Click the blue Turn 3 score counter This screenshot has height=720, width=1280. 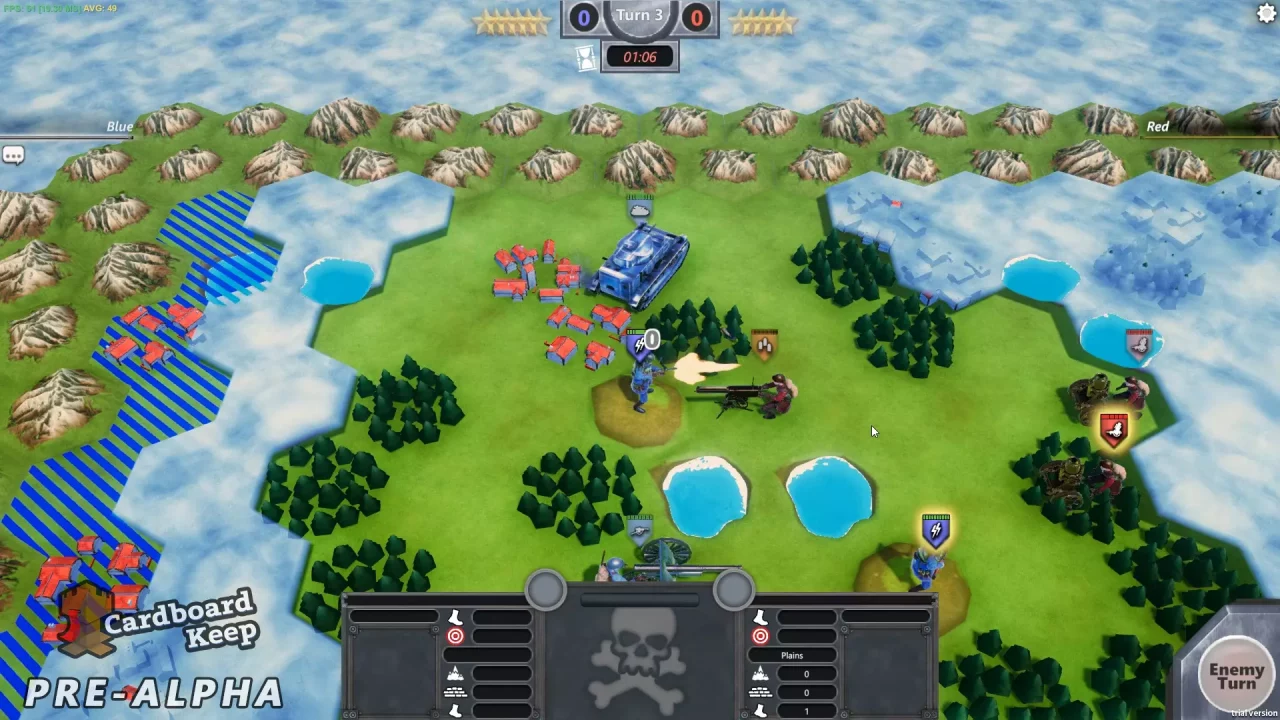coord(583,16)
